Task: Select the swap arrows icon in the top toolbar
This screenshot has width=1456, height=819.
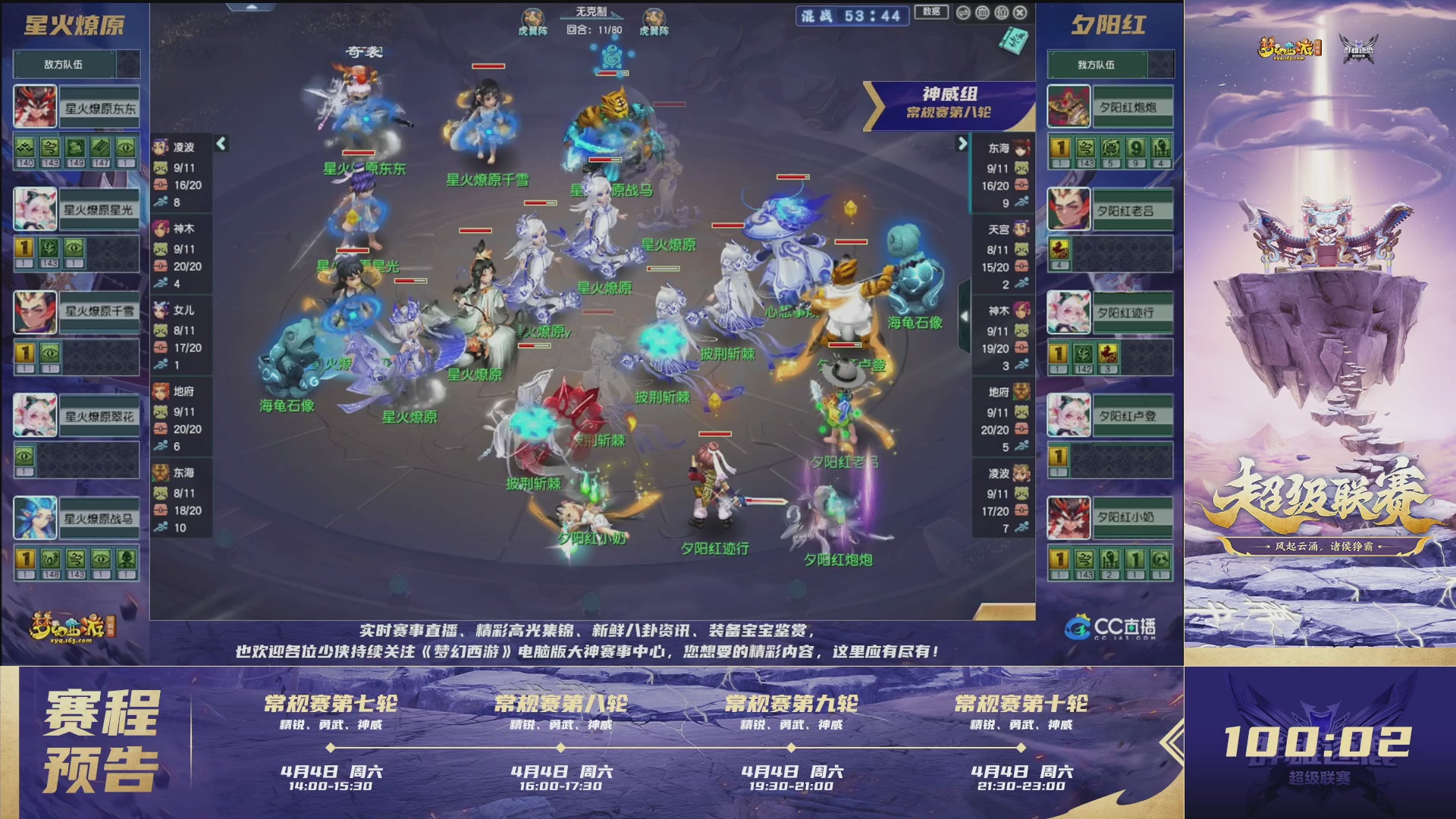Action: point(963,12)
